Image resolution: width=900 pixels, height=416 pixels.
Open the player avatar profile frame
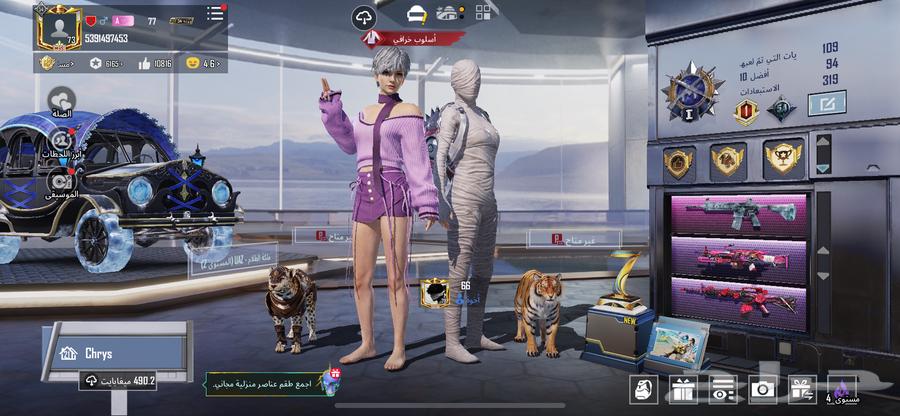click(x=59, y=27)
